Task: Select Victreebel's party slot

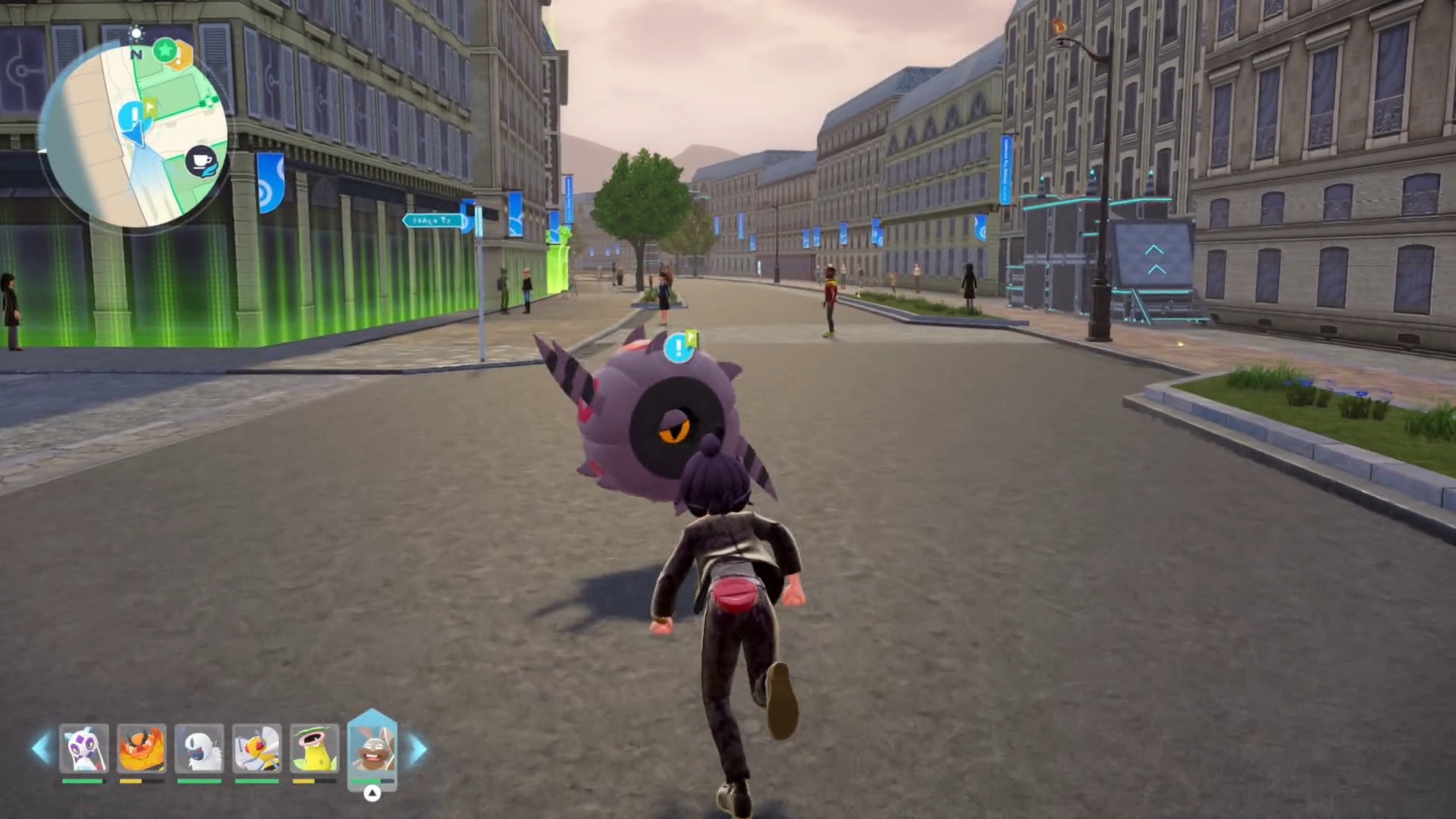Action: (x=314, y=748)
